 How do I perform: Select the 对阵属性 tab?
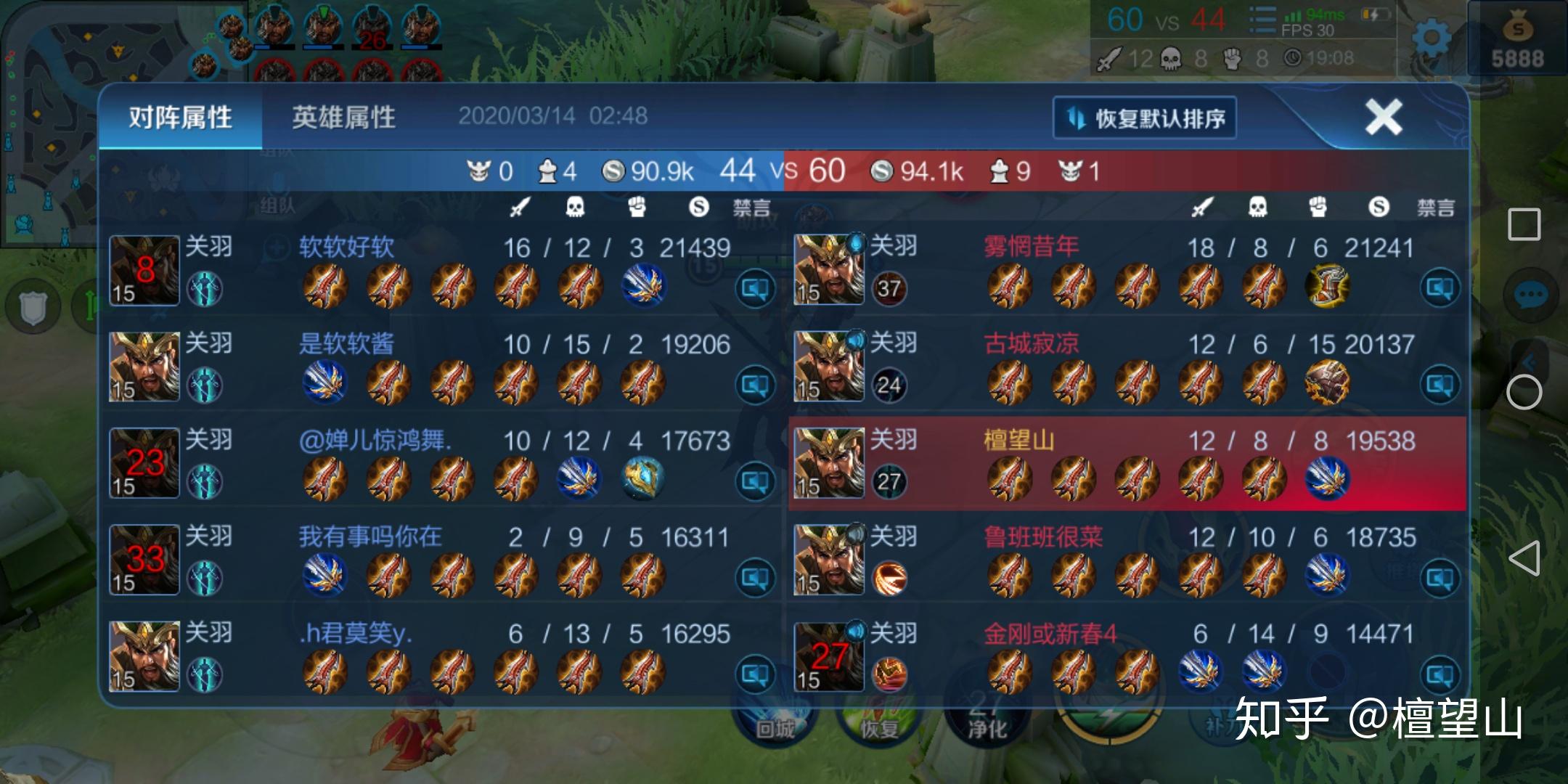[181, 118]
